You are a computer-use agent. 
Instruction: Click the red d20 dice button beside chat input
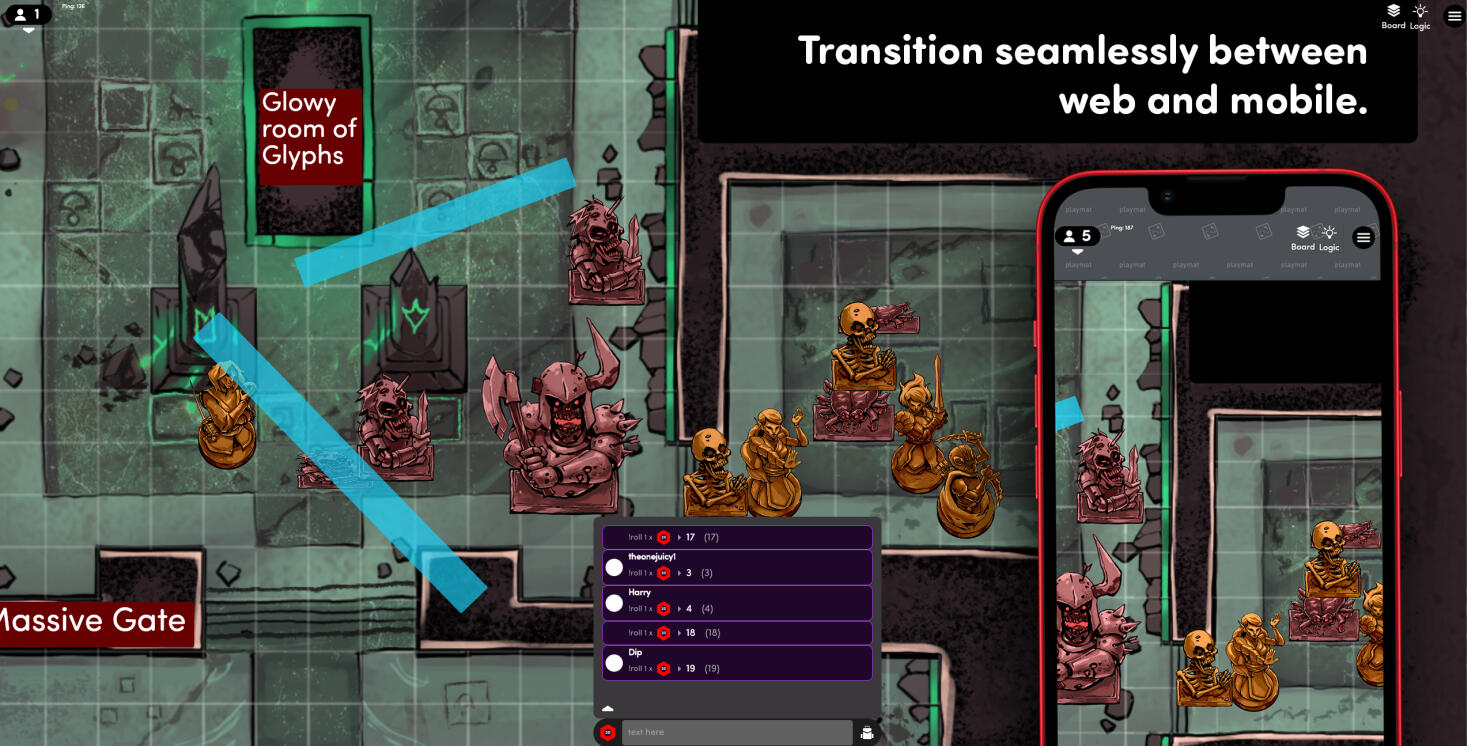[x=607, y=732]
